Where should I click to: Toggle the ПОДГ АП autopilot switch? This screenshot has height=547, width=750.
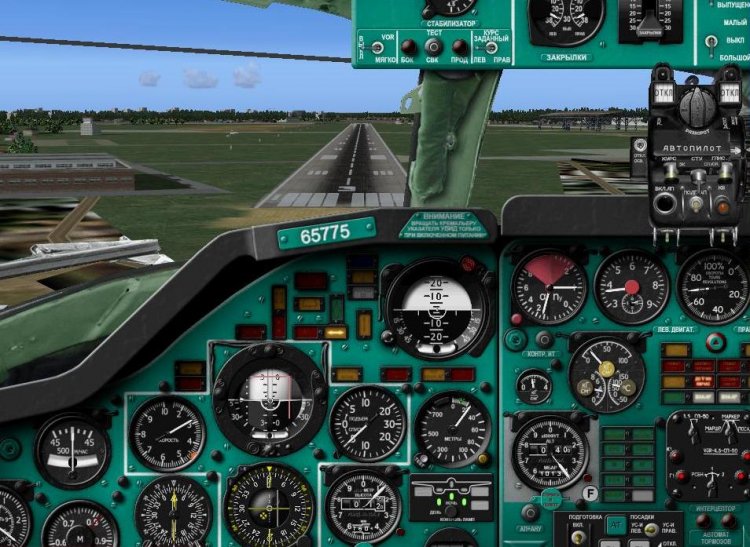[693, 204]
